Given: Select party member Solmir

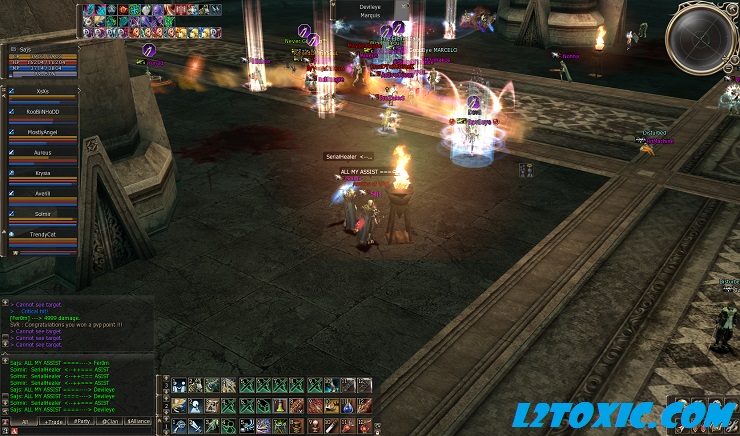Looking at the screenshot, I should tap(42, 214).
